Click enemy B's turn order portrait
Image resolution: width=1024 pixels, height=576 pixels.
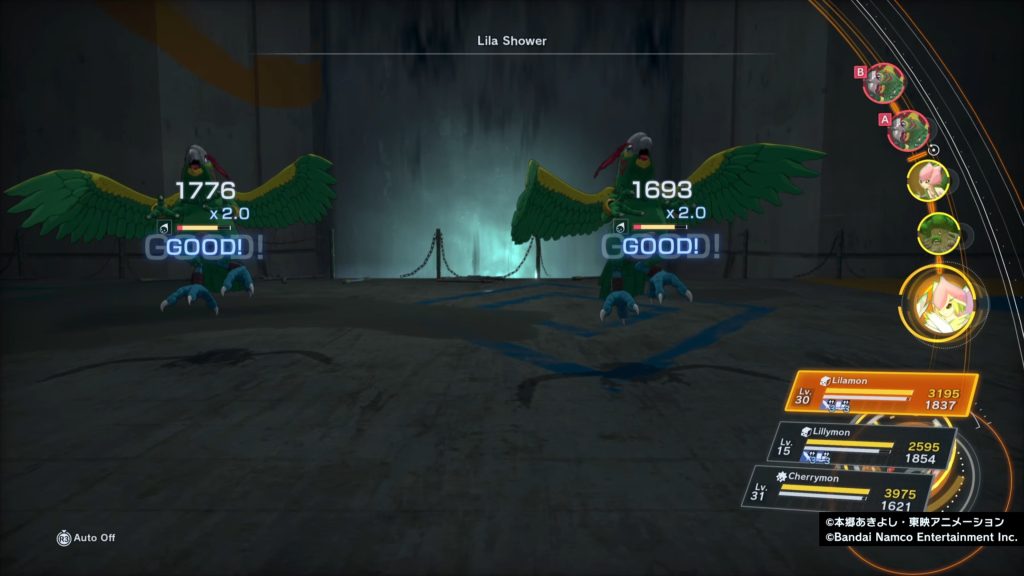tap(884, 83)
